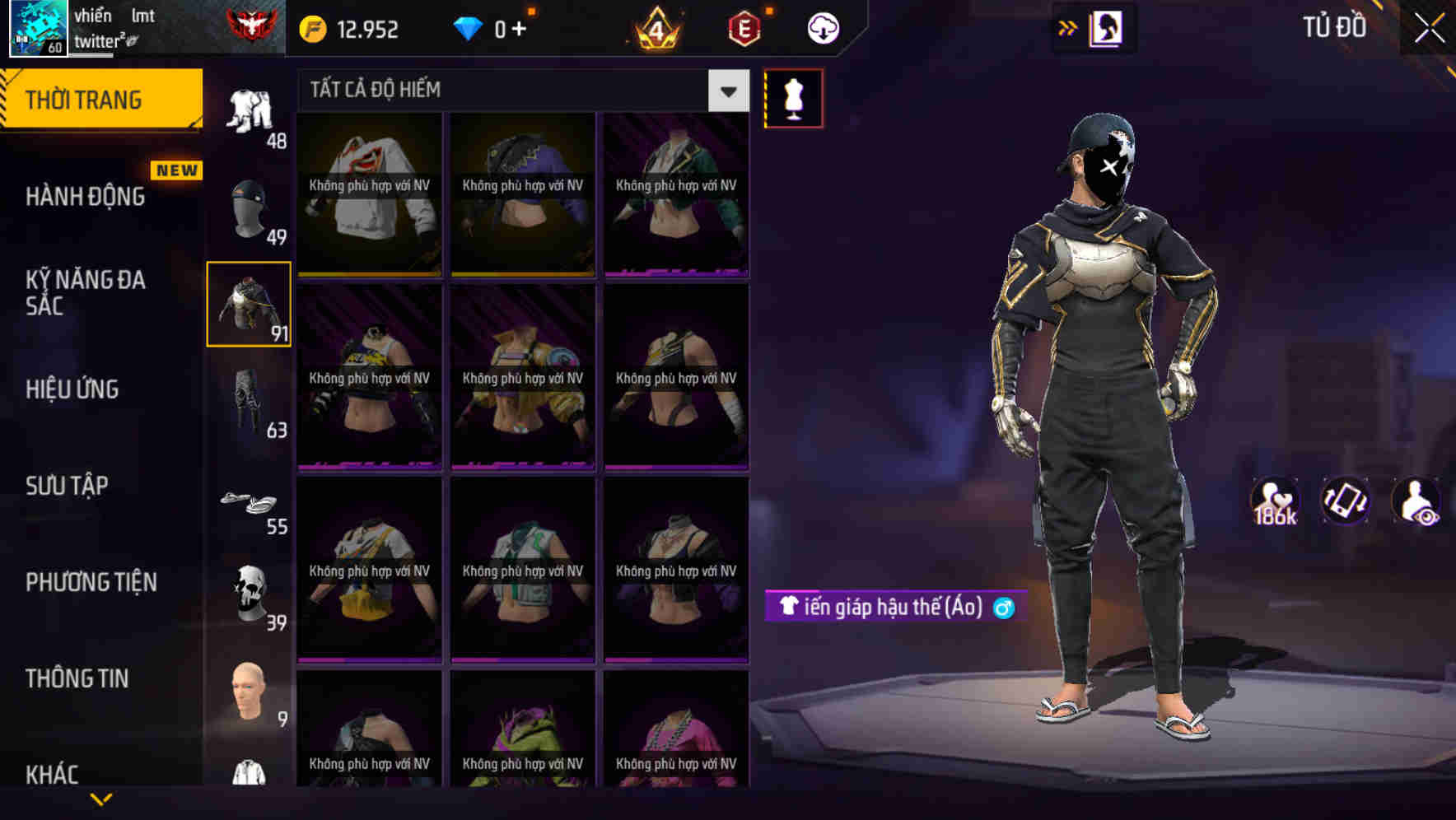Open the SƯU TẬP menu section

pyautogui.click(x=66, y=486)
